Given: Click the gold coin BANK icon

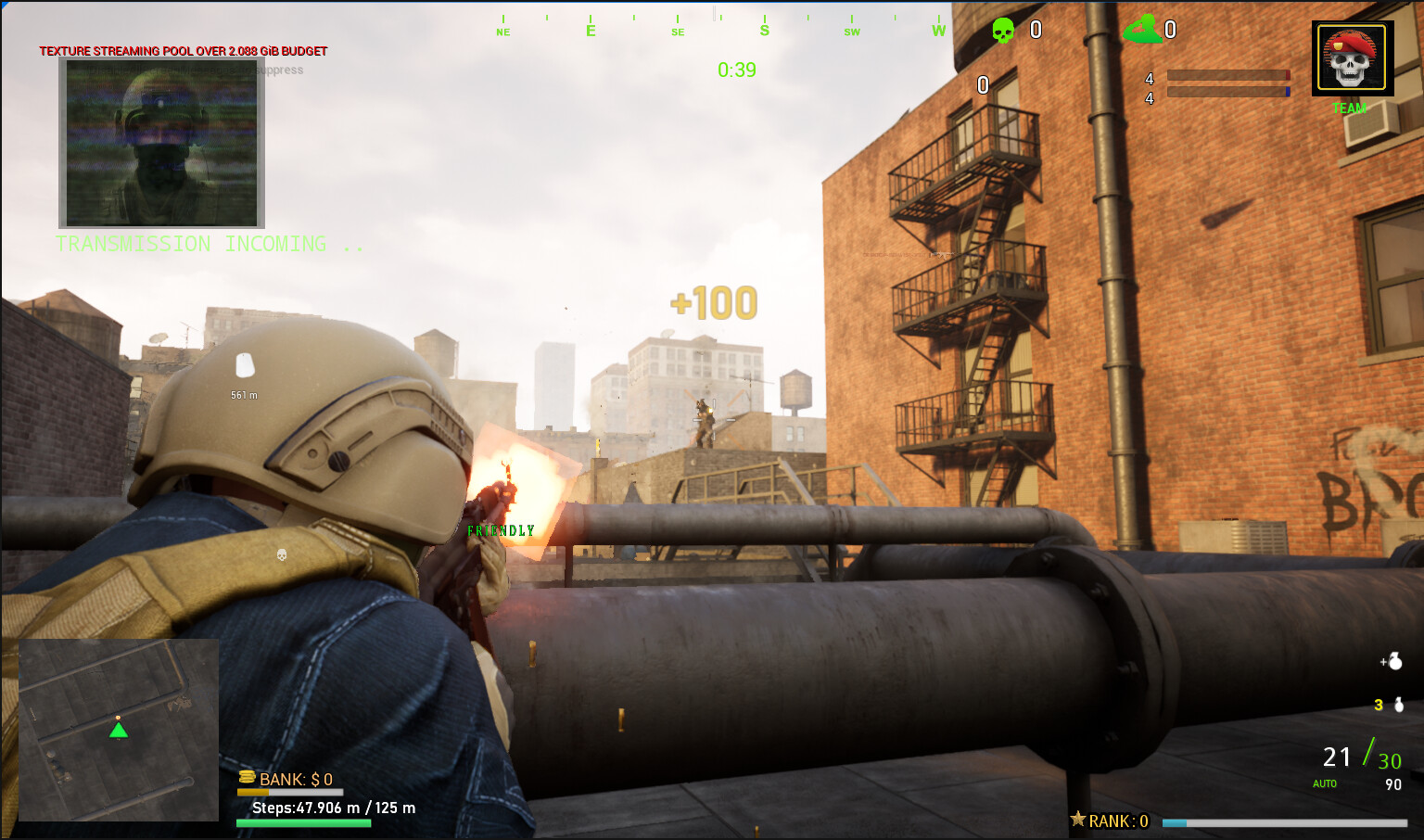Looking at the screenshot, I should click(x=246, y=779).
